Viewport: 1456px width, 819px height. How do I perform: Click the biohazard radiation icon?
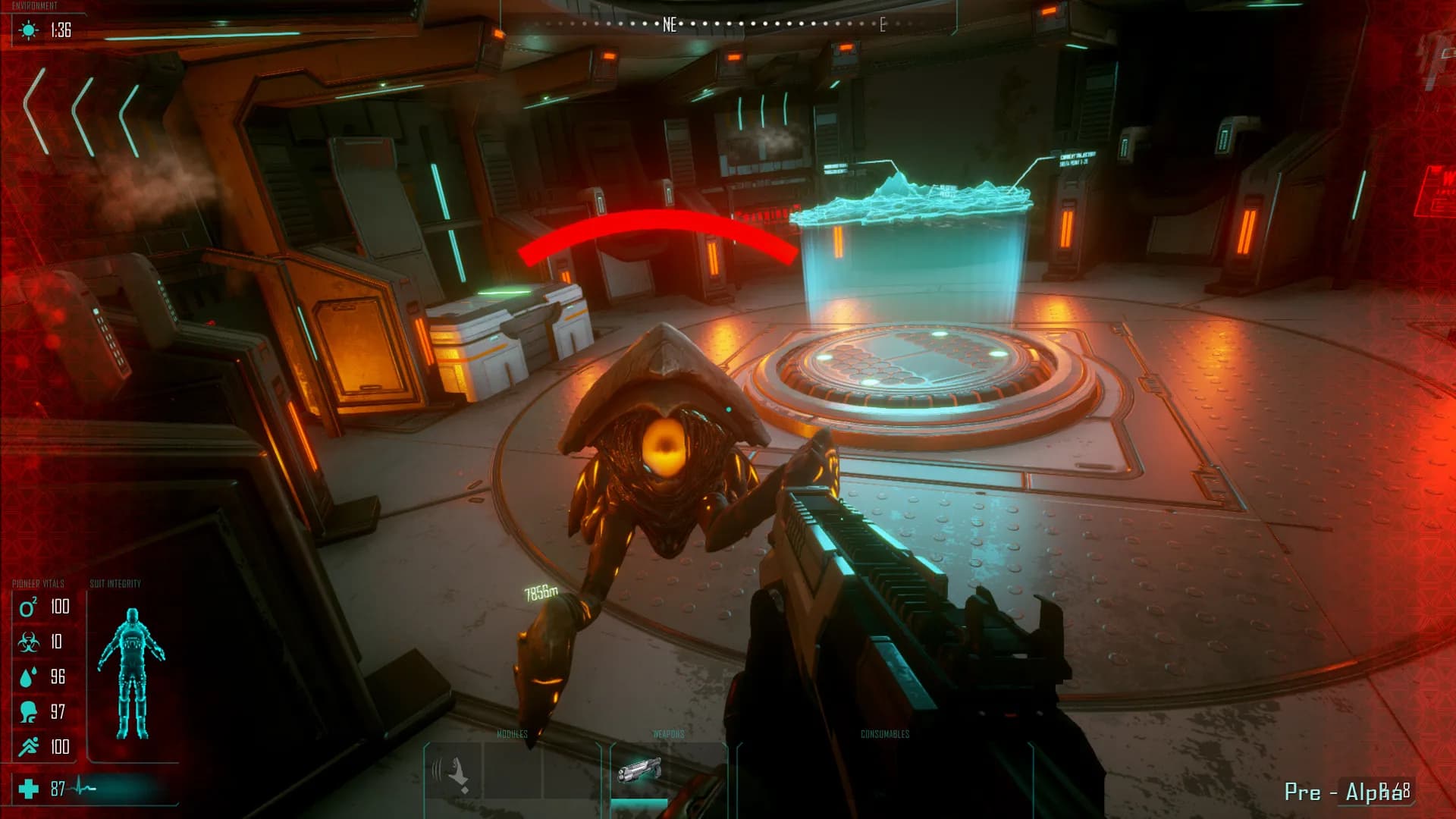pyautogui.click(x=29, y=642)
